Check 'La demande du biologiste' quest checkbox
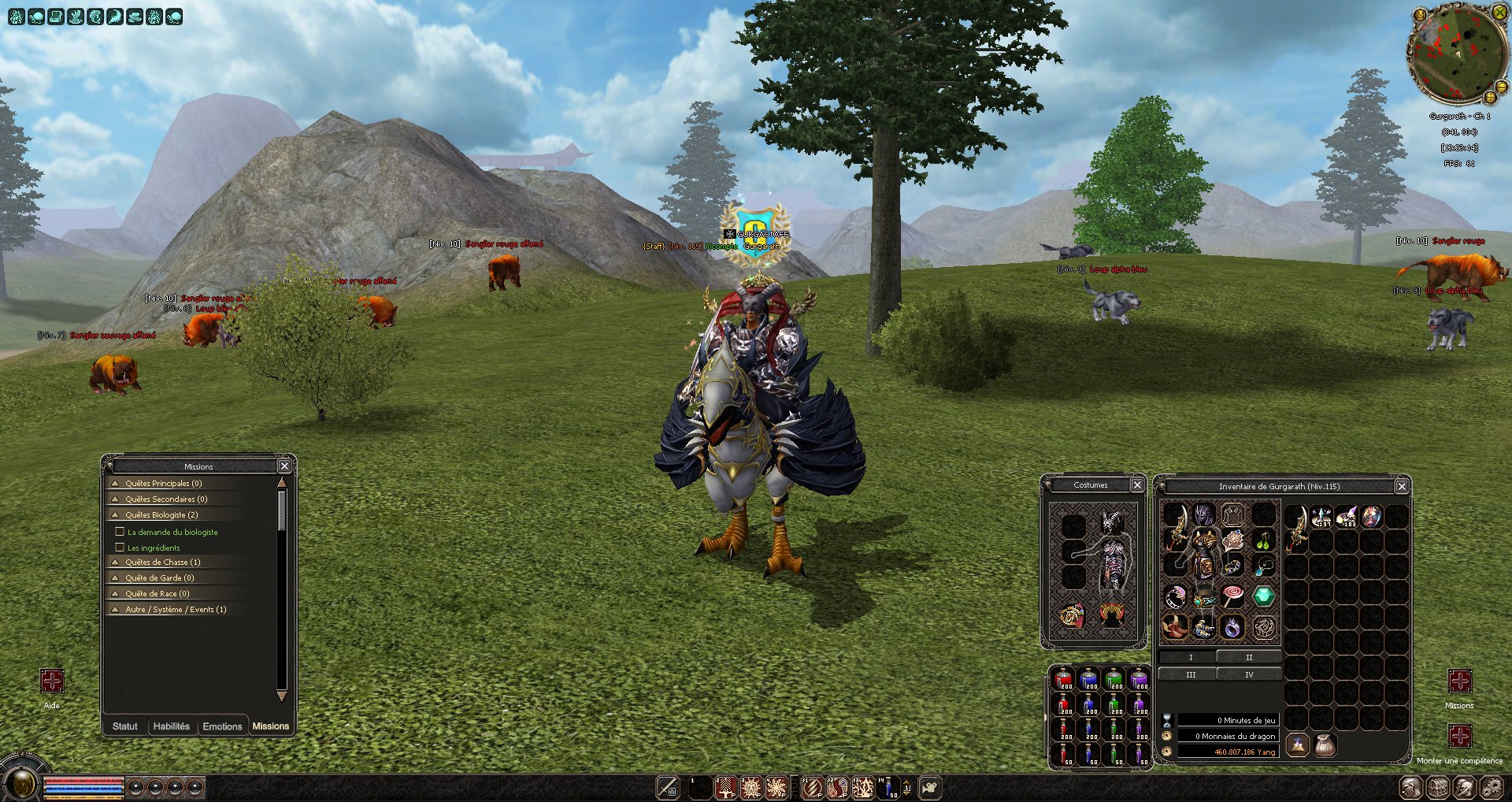Image resolution: width=1512 pixels, height=802 pixels. point(120,532)
